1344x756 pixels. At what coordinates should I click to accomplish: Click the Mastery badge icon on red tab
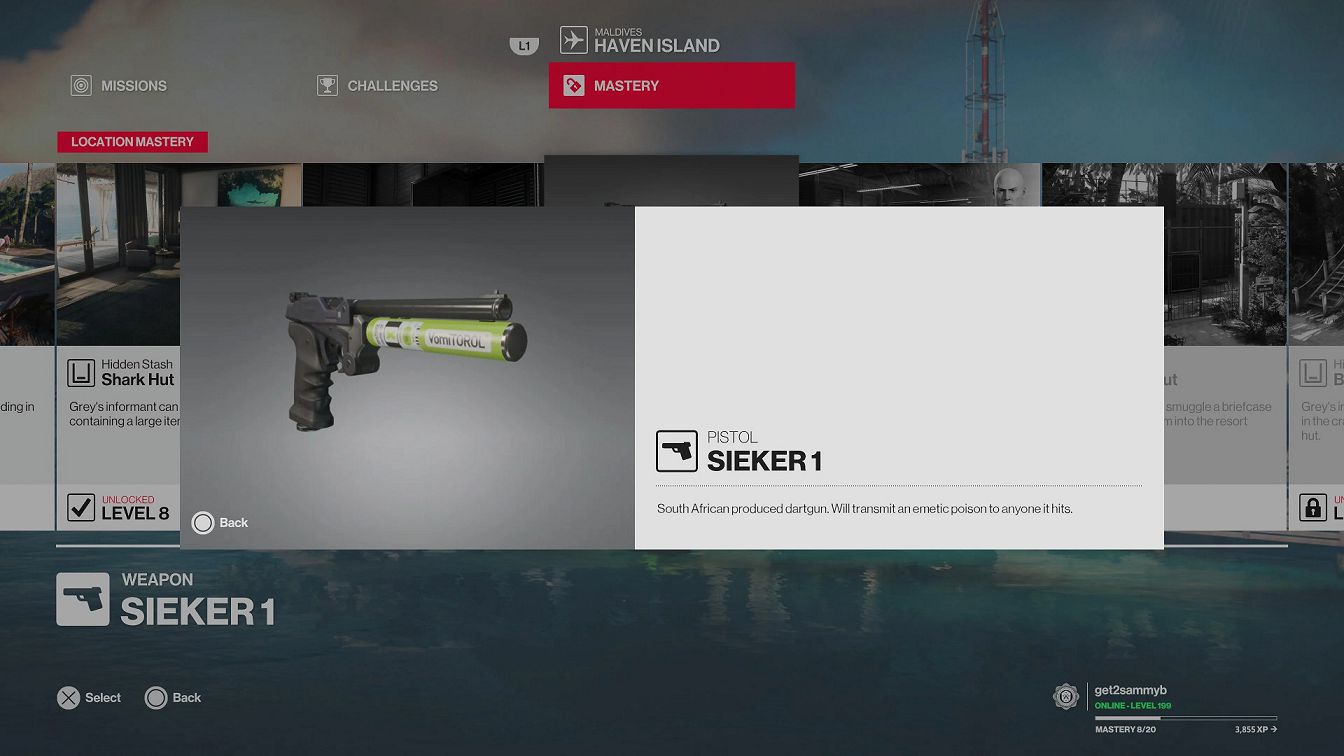pyautogui.click(x=573, y=85)
